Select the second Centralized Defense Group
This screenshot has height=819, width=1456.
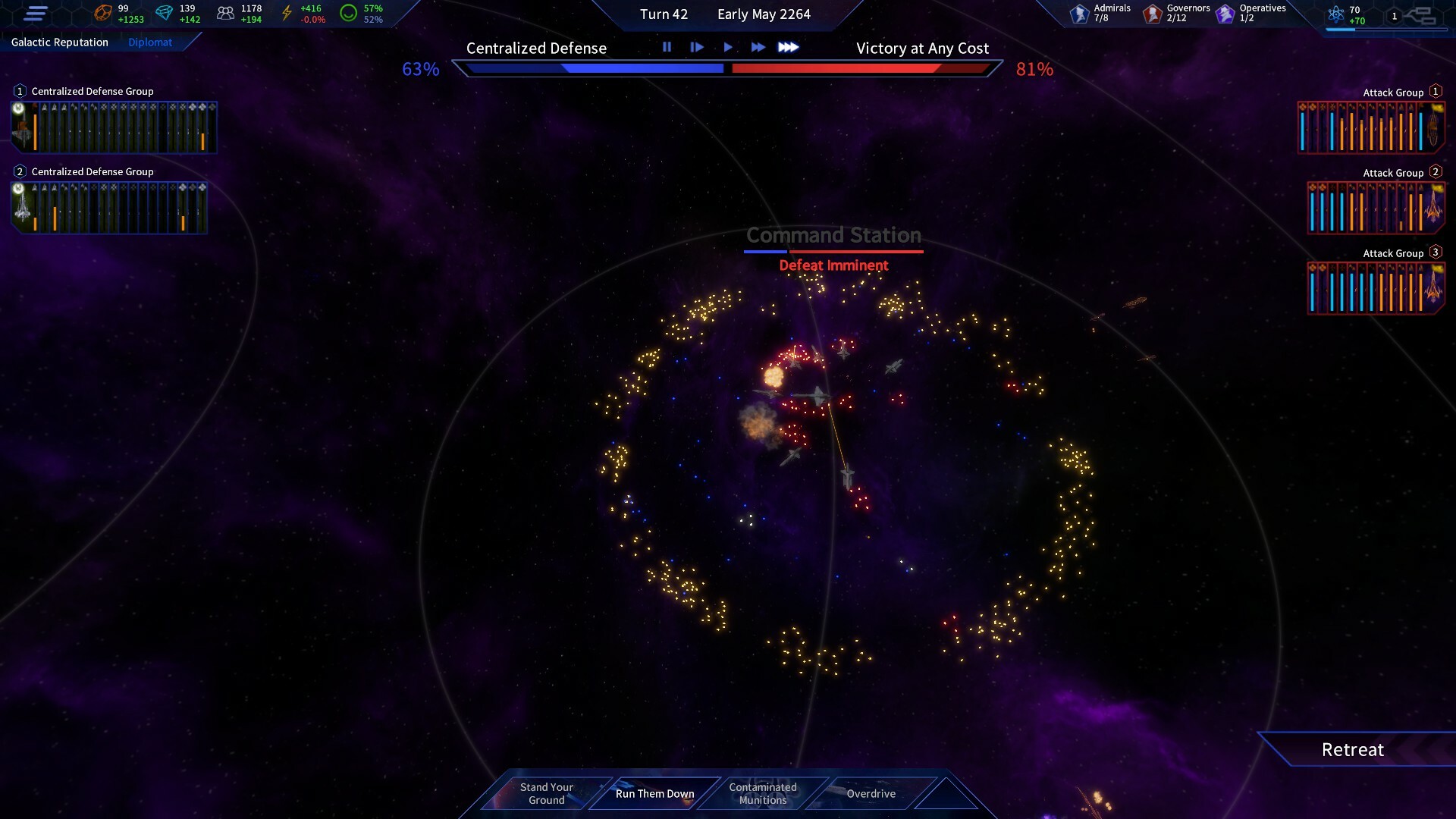coord(109,208)
